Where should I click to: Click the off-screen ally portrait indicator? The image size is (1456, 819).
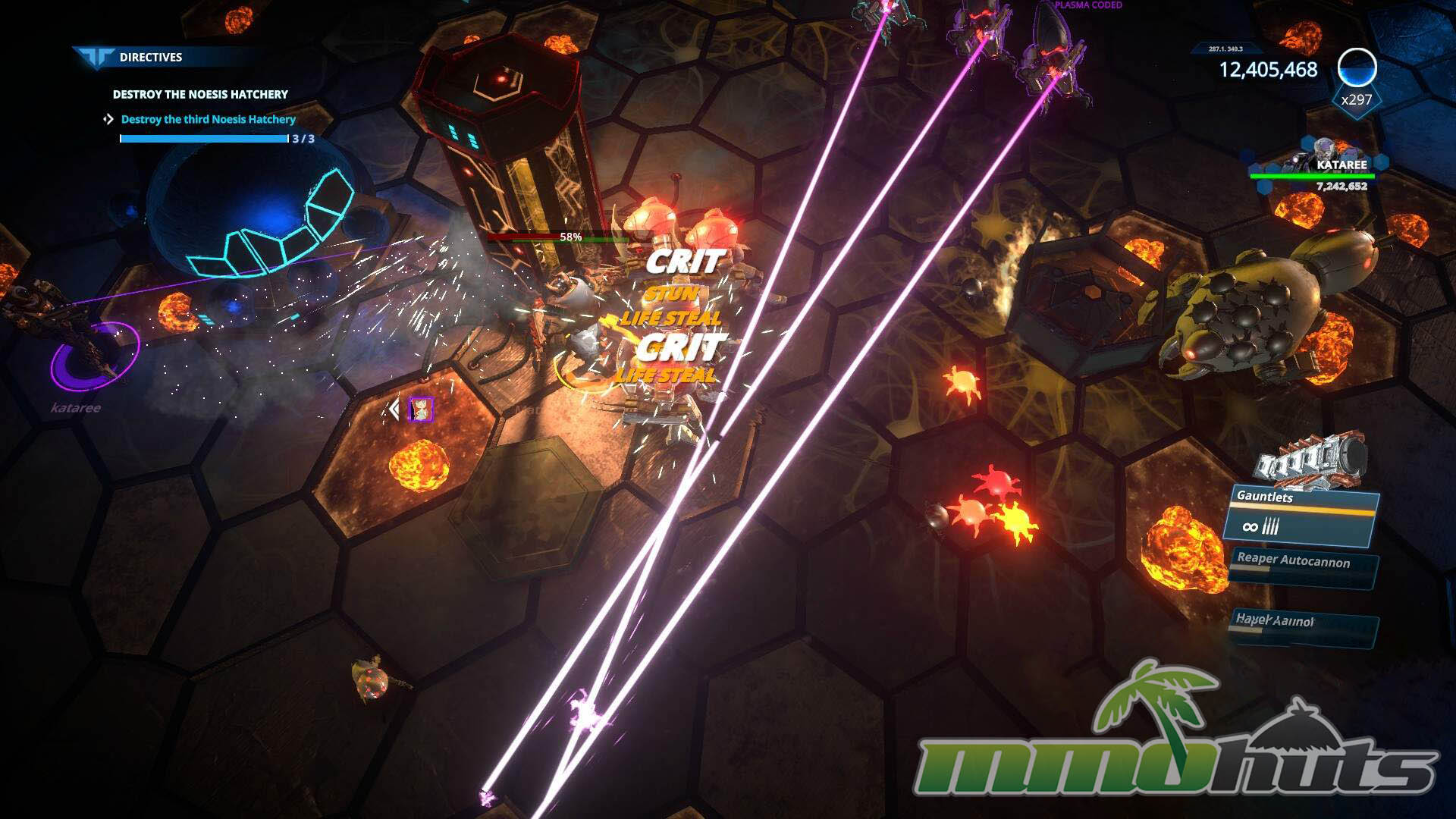coord(421,409)
